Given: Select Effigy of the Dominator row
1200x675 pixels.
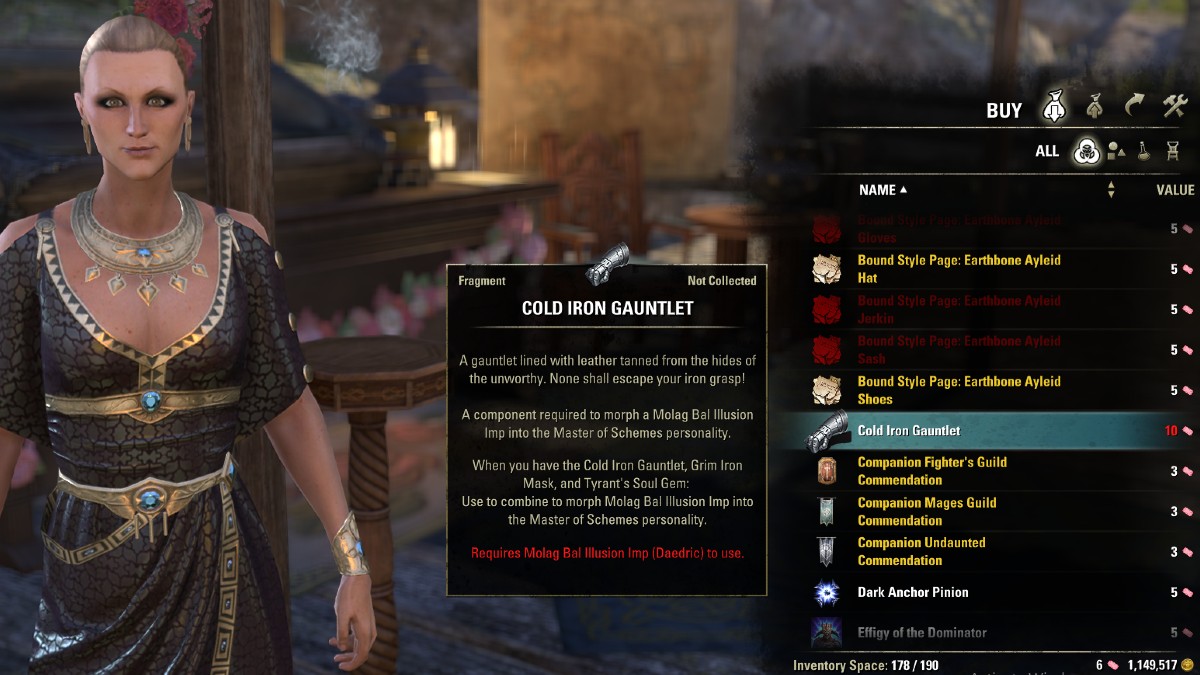Looking at the screenshot, I should coord(921,633).
